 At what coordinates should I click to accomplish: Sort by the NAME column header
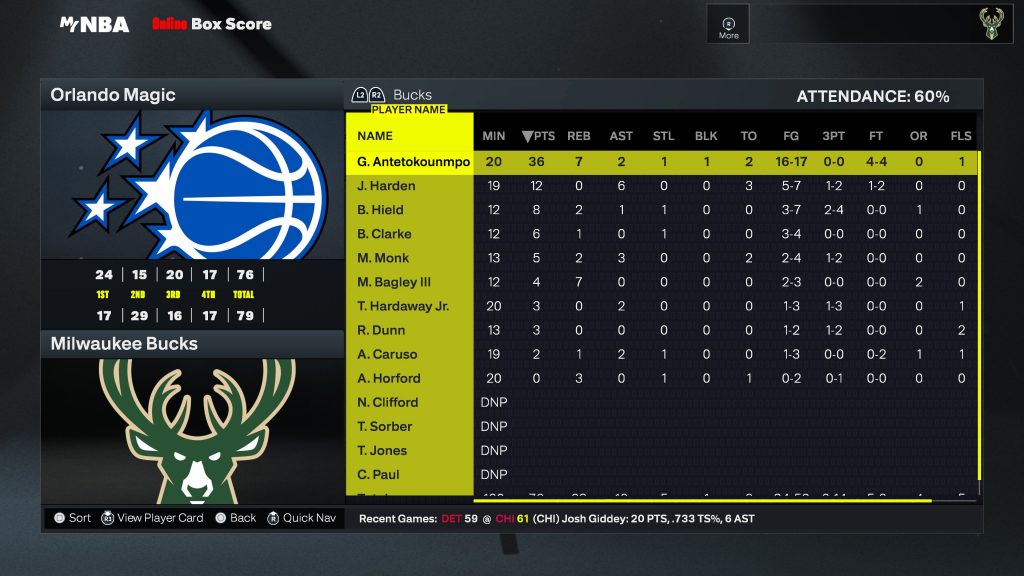pos(375,136)
